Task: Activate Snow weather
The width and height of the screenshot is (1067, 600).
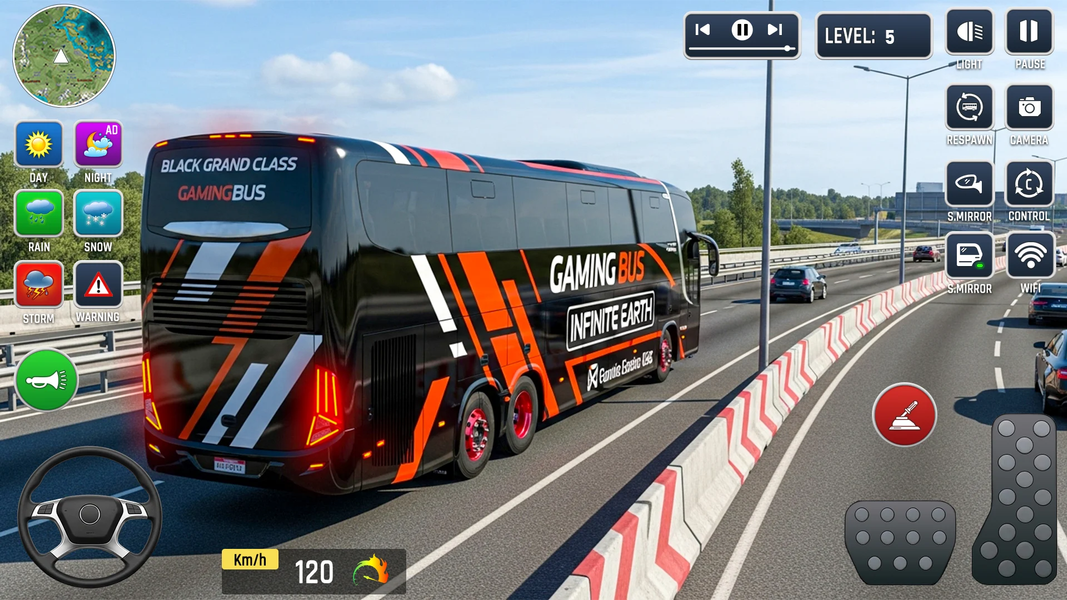Action: pos(98,213)
